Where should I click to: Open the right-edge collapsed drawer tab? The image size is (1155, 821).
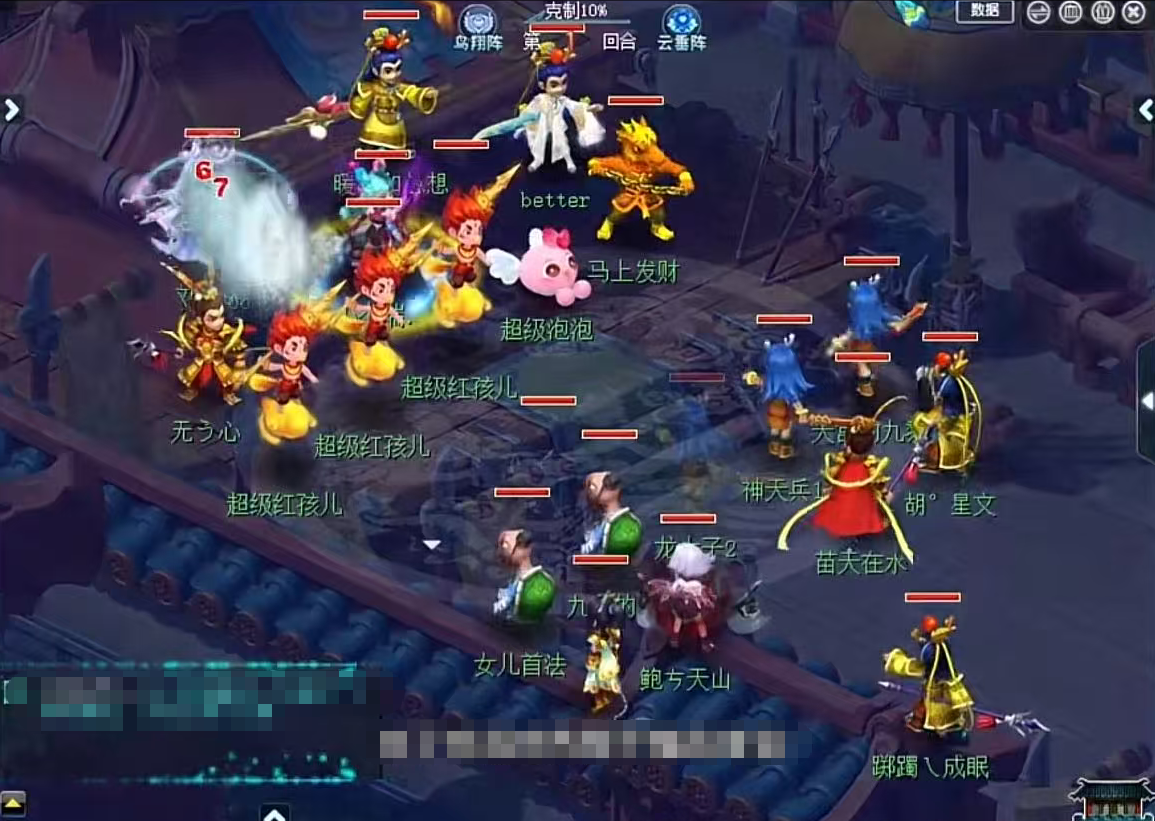(1146, 401)
